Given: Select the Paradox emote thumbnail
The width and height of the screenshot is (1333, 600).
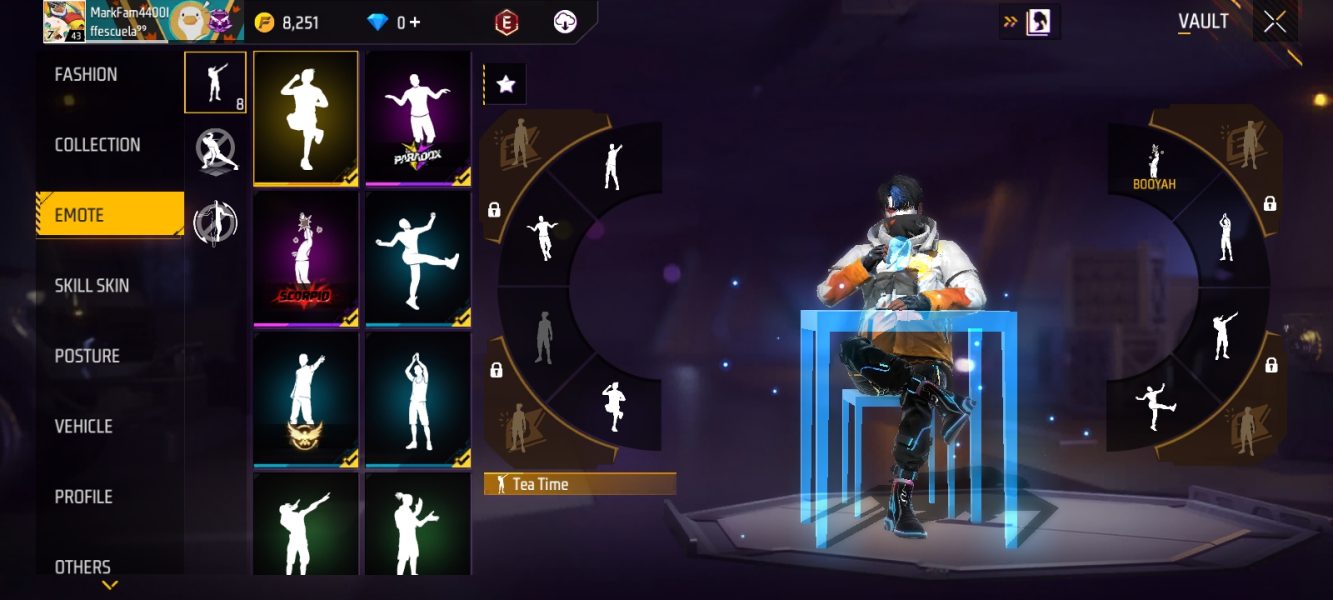Looking at the screenshot, I should click(418, 118).
